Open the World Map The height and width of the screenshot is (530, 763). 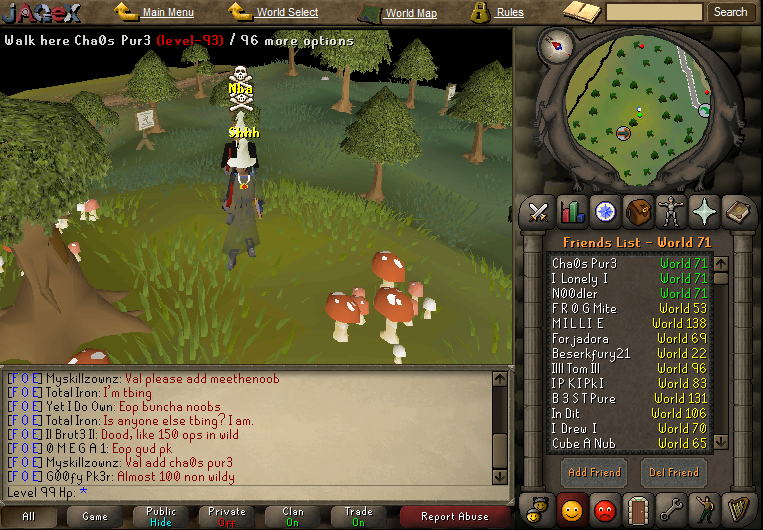pyautogui.click(x=410, y=14)
